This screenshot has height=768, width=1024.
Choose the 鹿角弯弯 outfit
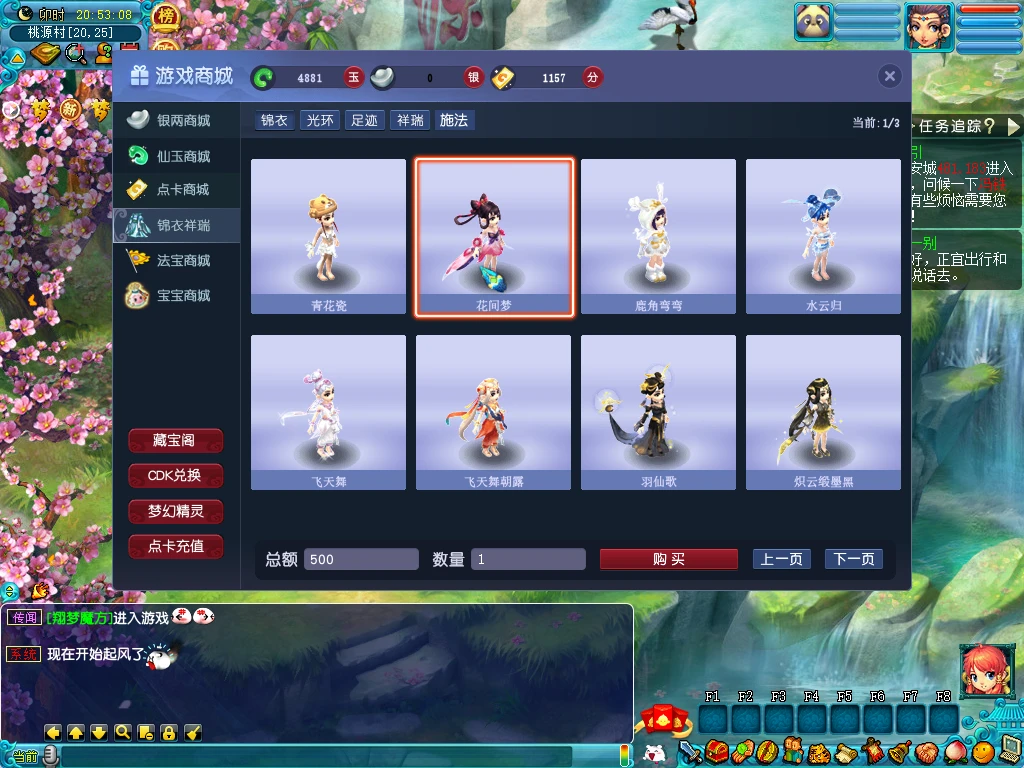point(658,238)
